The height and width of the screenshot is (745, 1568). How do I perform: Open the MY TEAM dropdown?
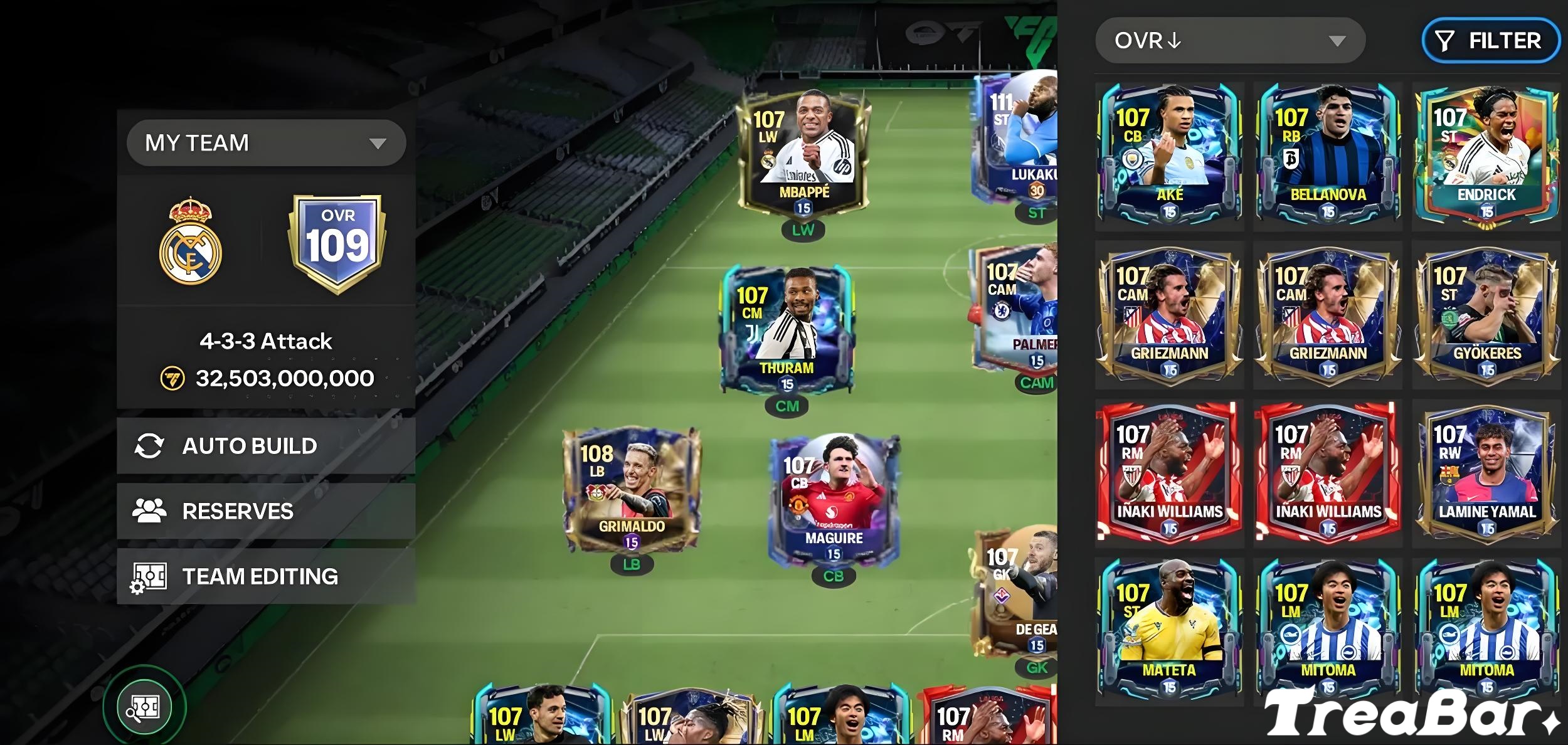[x=266, y=143]
